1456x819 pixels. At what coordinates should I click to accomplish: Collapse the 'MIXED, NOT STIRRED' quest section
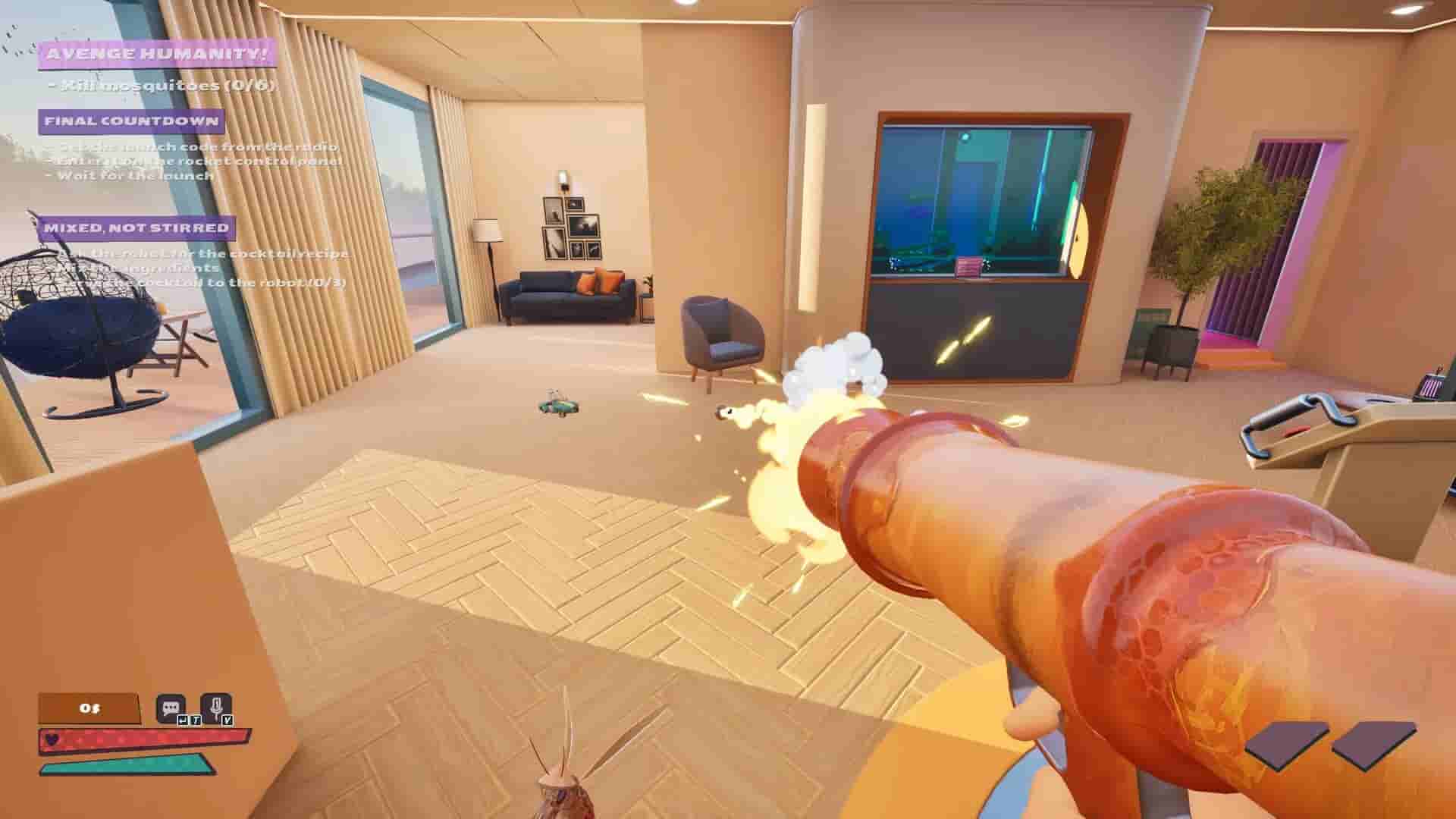pos(139,227)
